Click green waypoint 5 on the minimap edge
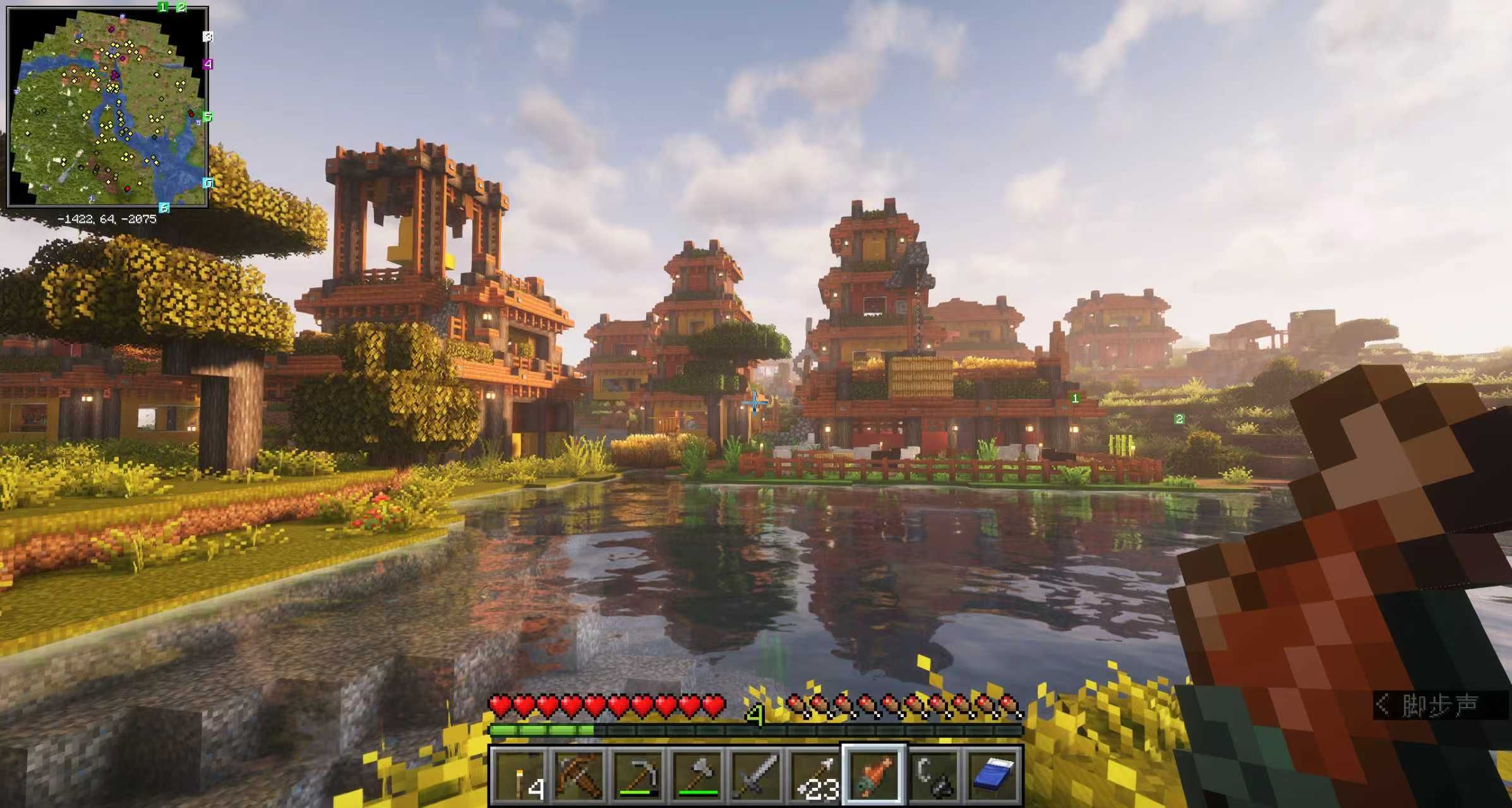This screenshot has height=808, width=1512. pyautogui.click(x=207, y=117)
